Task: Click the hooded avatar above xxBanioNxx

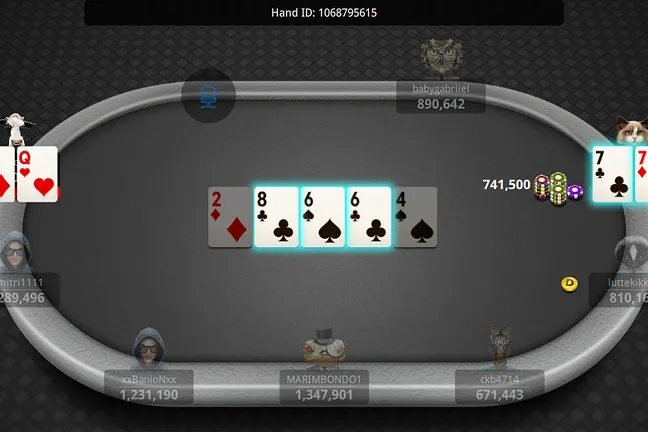Action: click(148, 349)
